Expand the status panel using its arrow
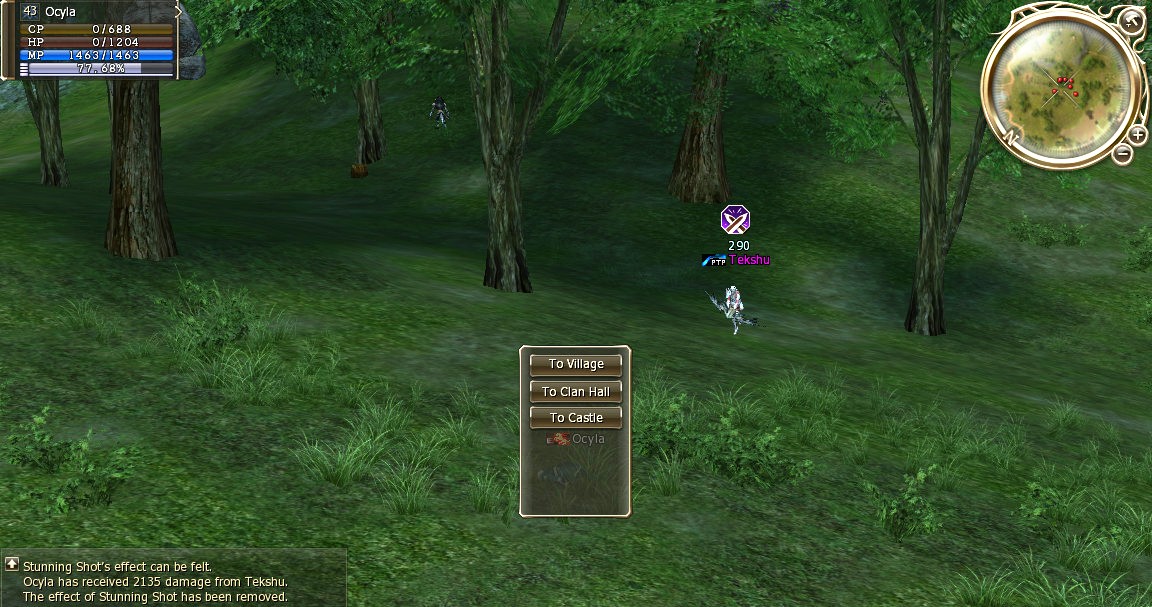Viewport: 1152px width, 607px height. pyautogui.click(x=179, y=12)
